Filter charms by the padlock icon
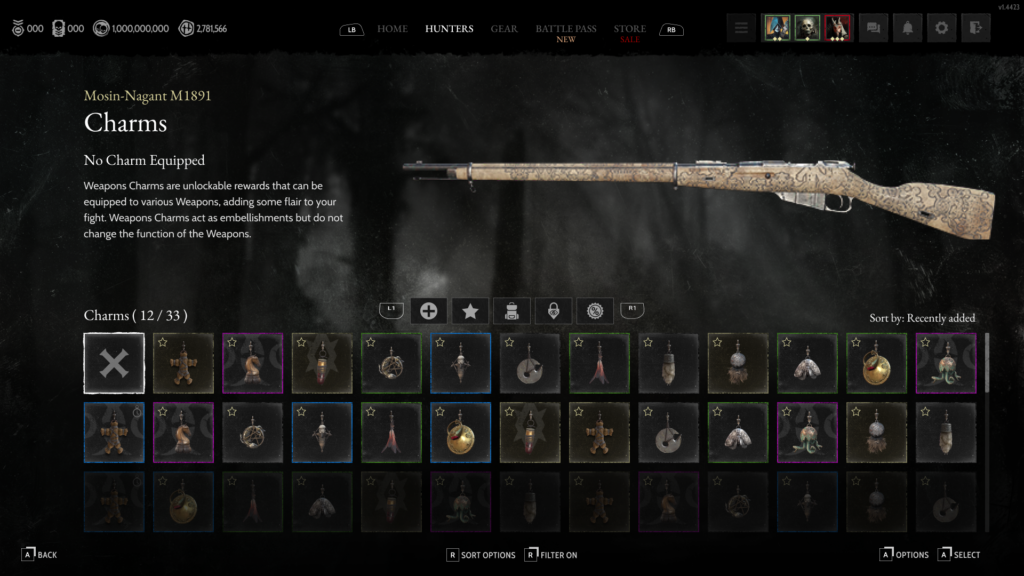 (x=551, y=311)
